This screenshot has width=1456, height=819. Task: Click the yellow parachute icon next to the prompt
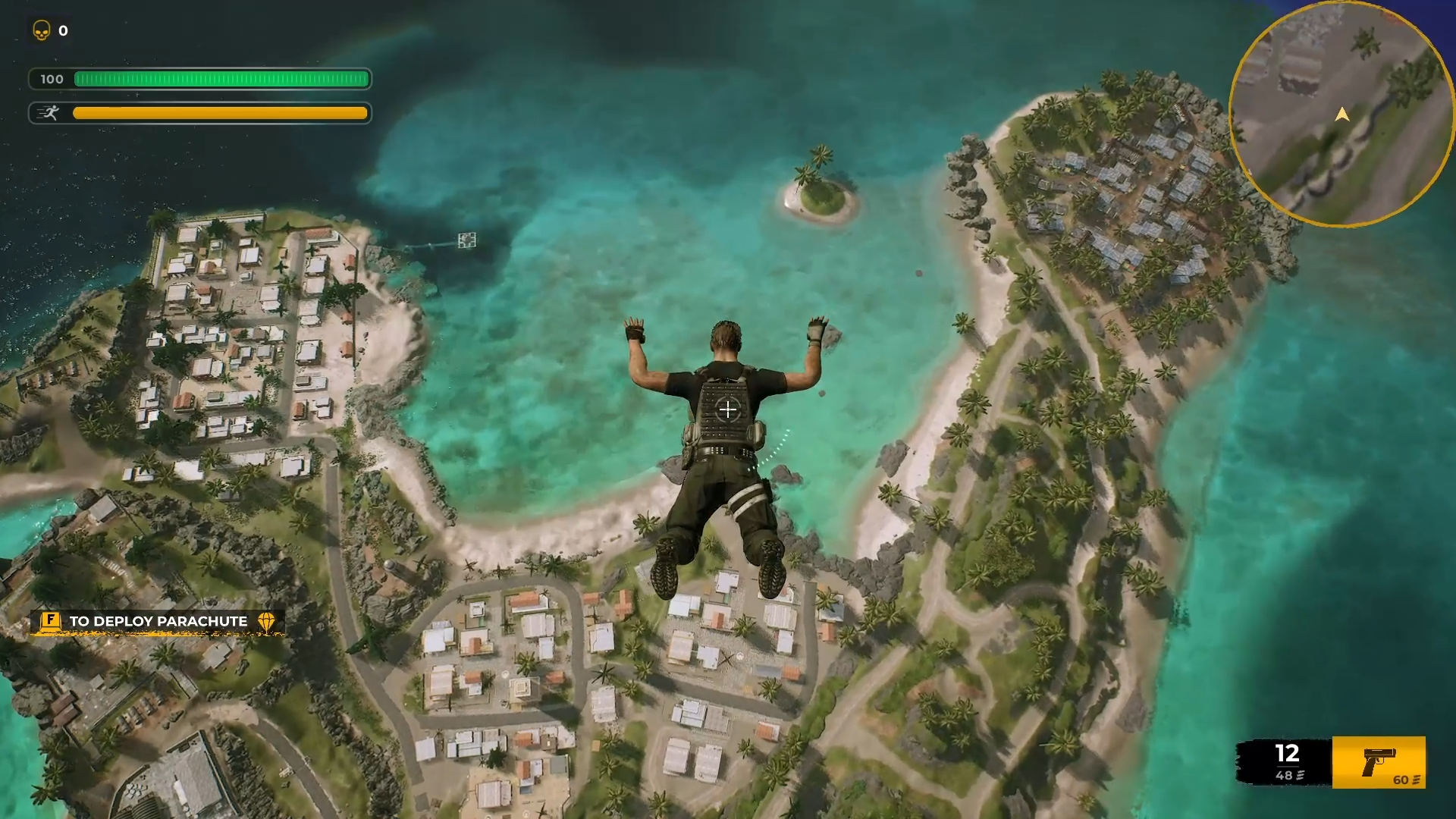pyautogui.click(x=267, y=620)
